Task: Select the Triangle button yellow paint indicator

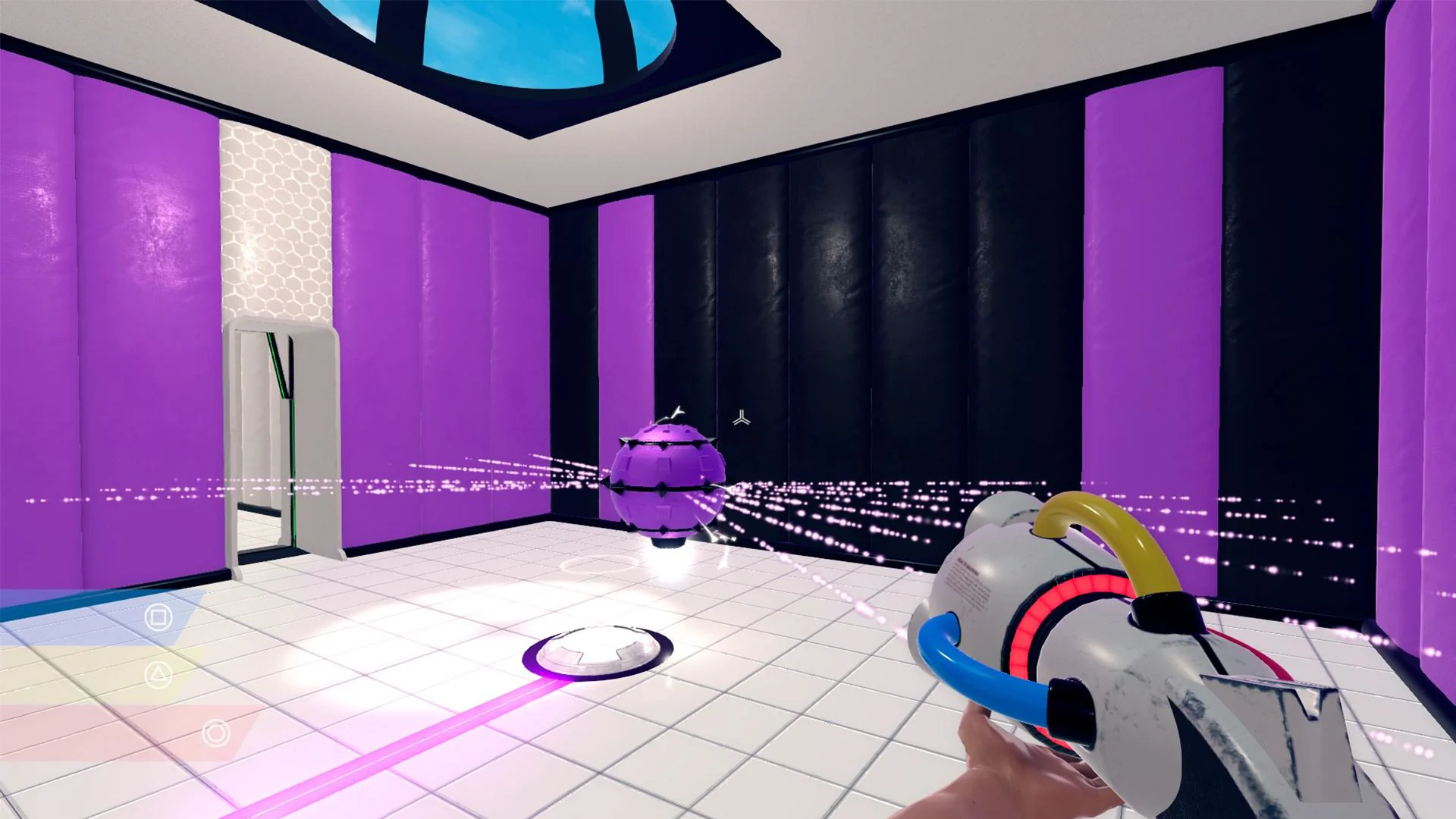Action: [x=158, y=676]
